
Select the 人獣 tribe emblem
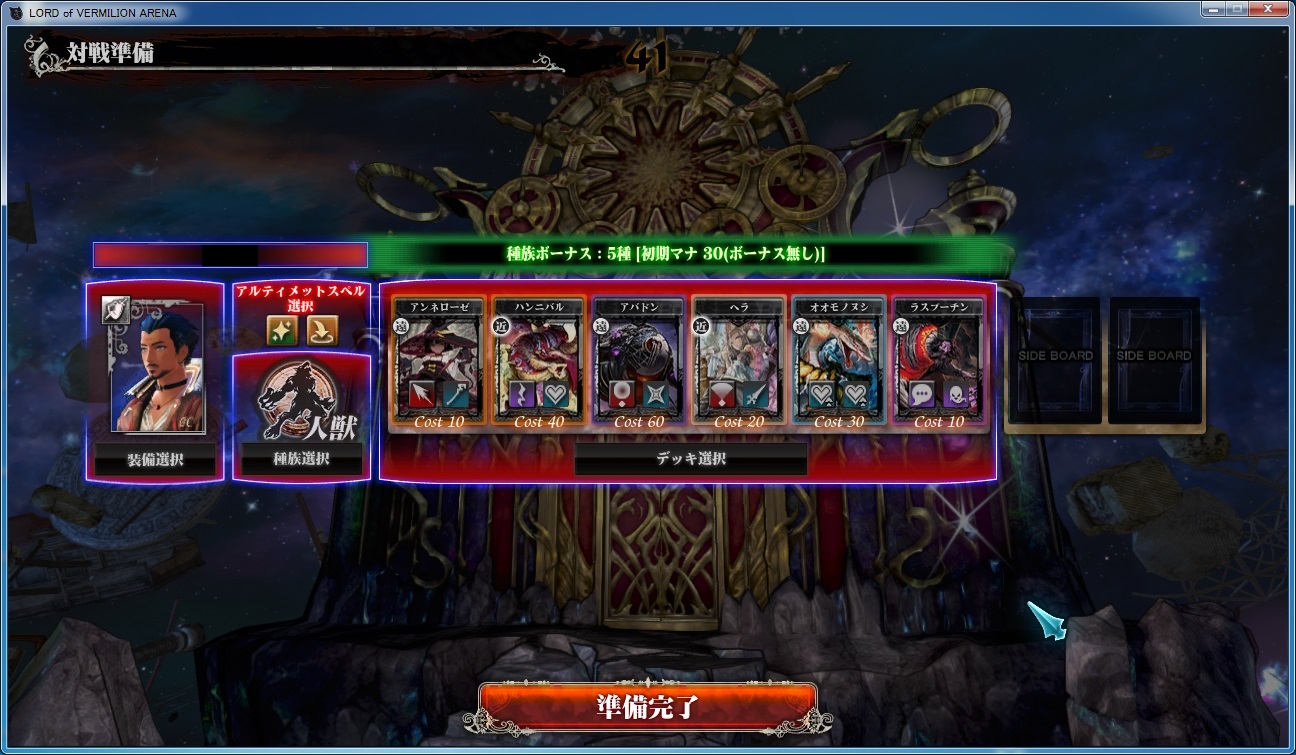301,400
